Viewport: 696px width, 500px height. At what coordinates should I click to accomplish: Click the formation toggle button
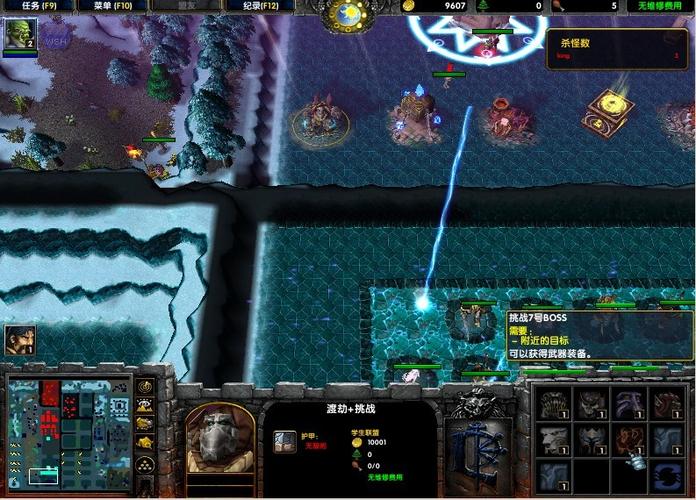(146, 463)
